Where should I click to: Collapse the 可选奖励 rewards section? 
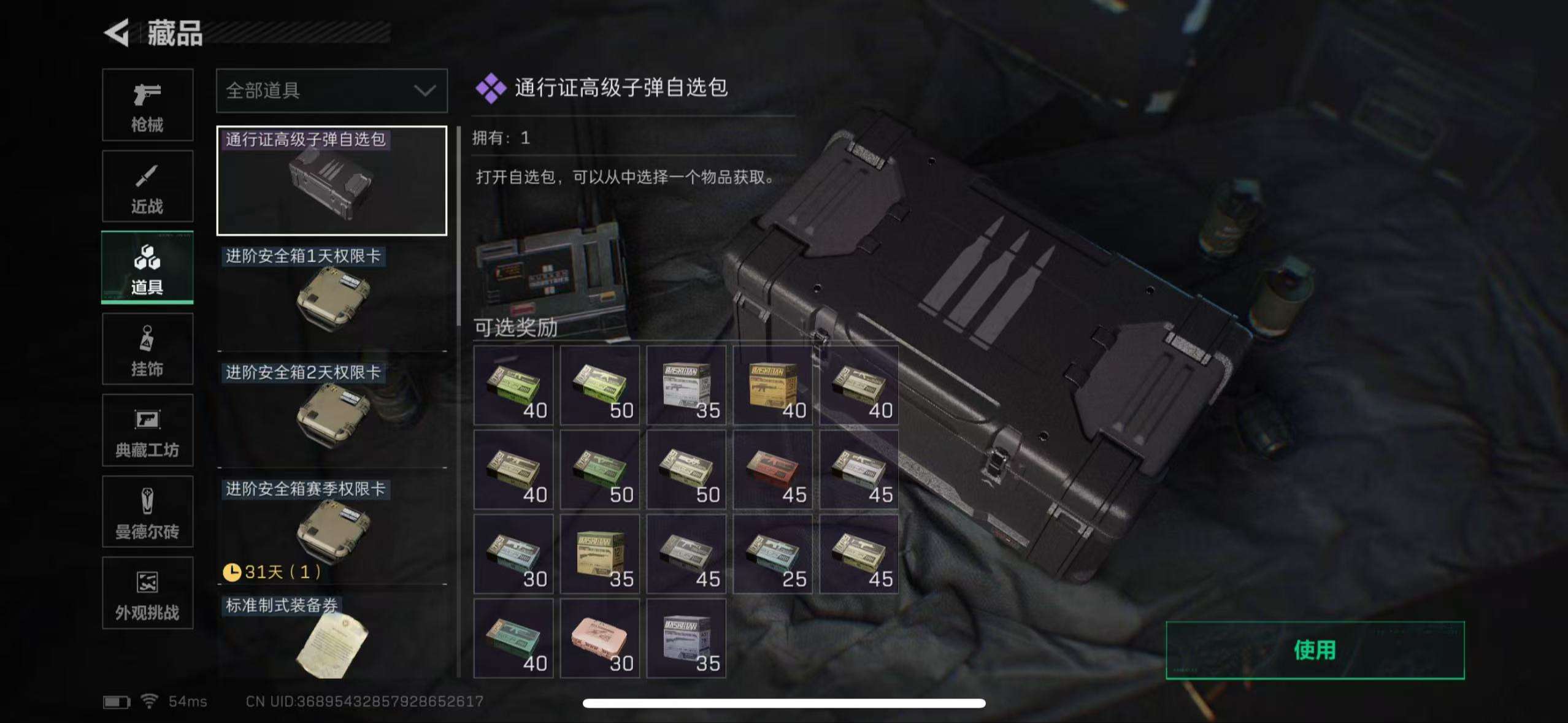[514, 328]
